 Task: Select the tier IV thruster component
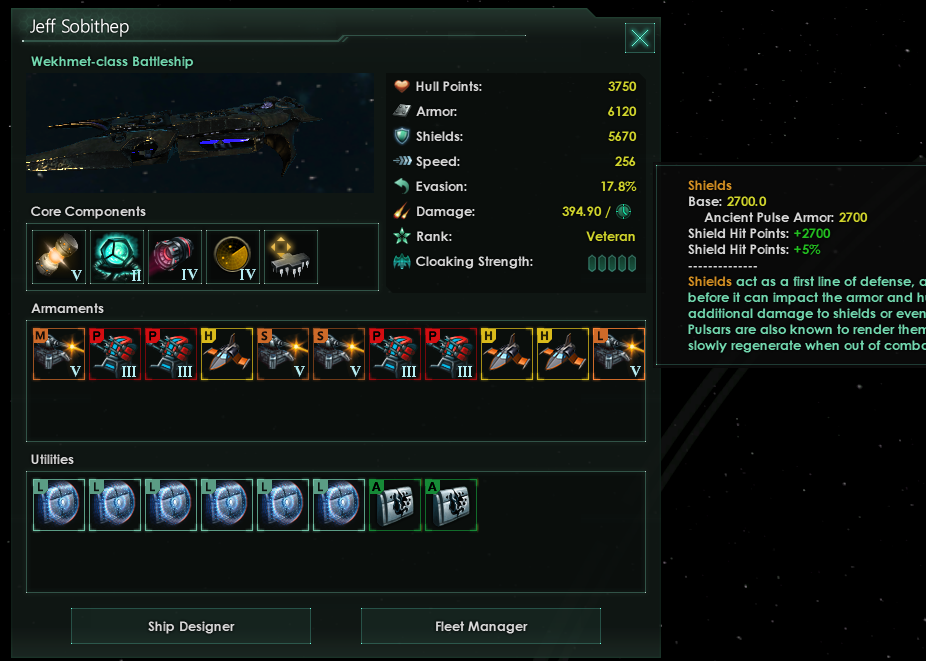click(x=175, y=257)
